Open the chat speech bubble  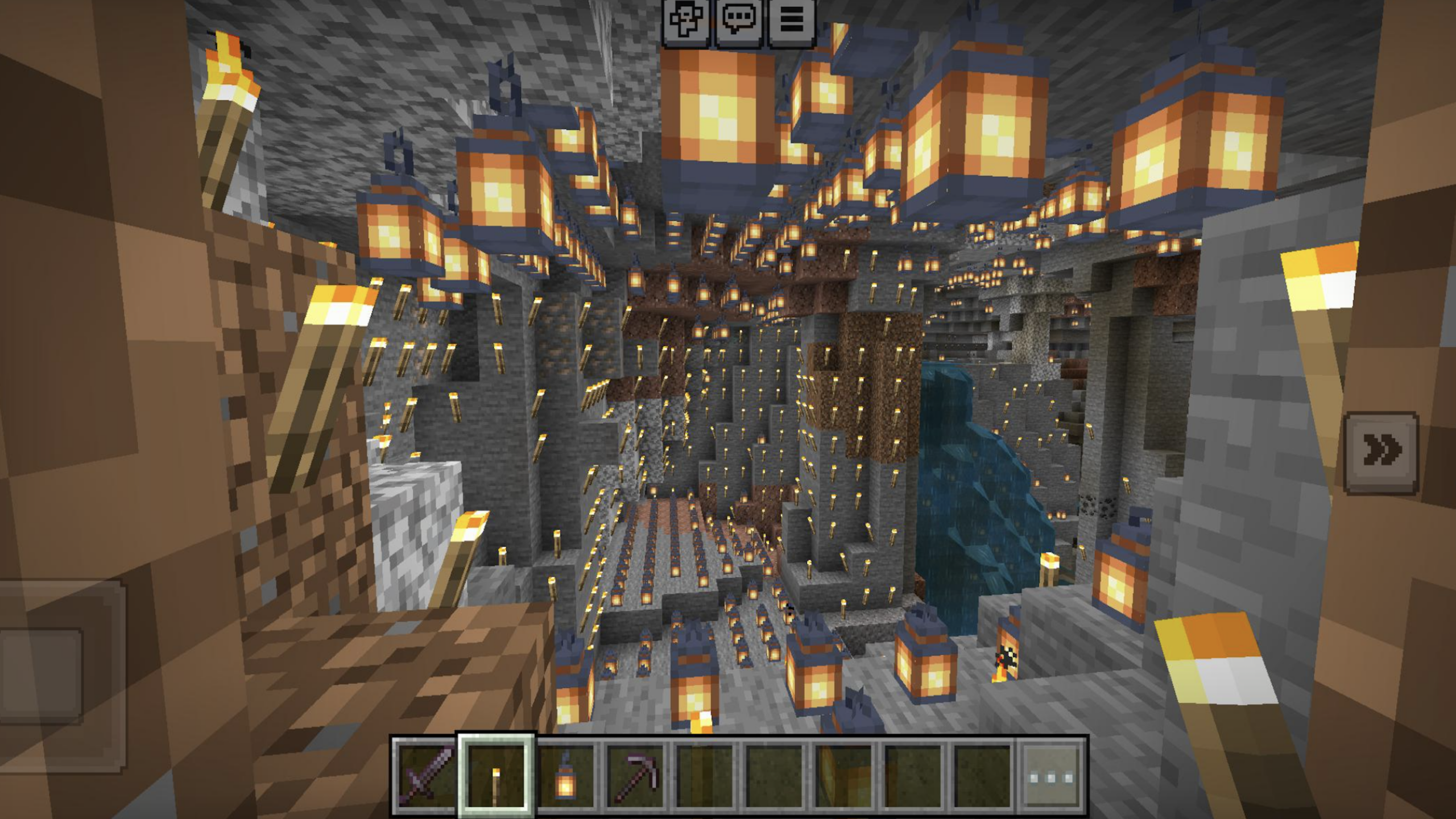739,22
